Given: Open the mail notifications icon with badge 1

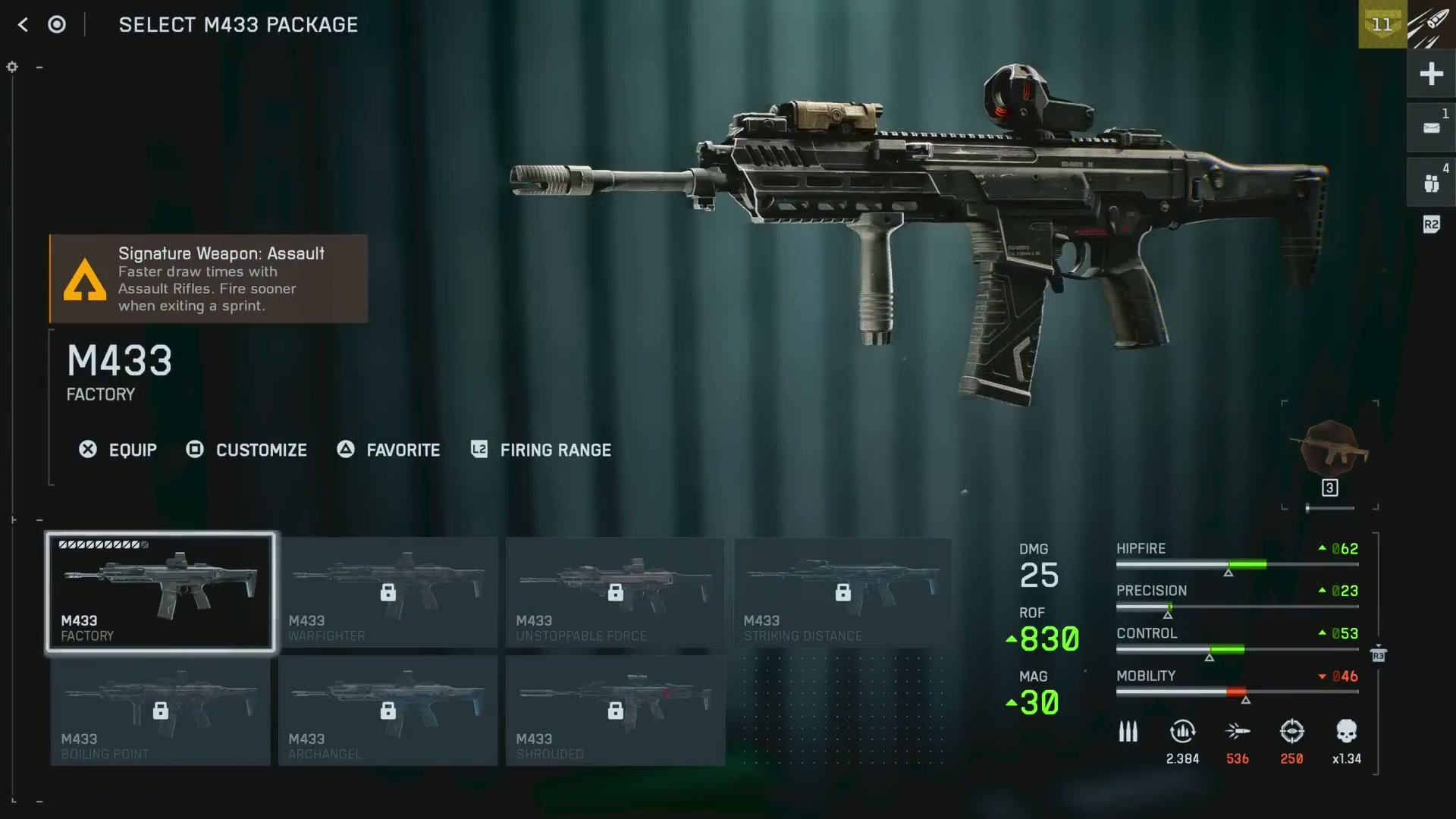Looking at the screenshot, I should 1431,127.
